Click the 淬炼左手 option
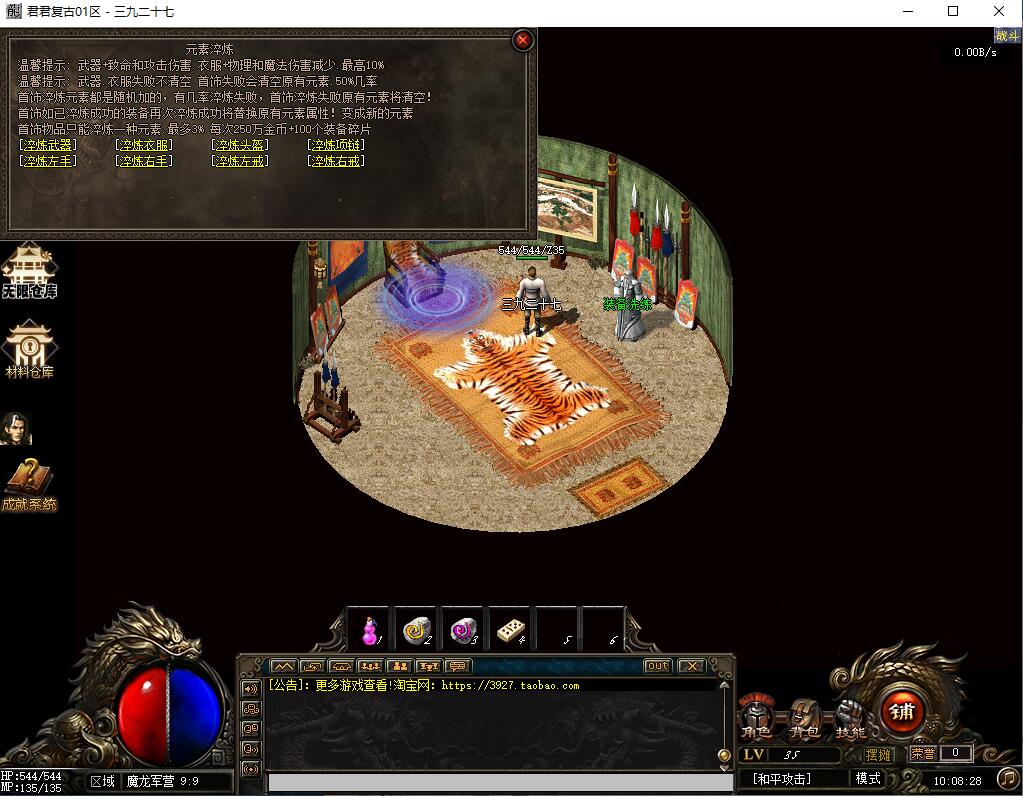 coord(48,161)
